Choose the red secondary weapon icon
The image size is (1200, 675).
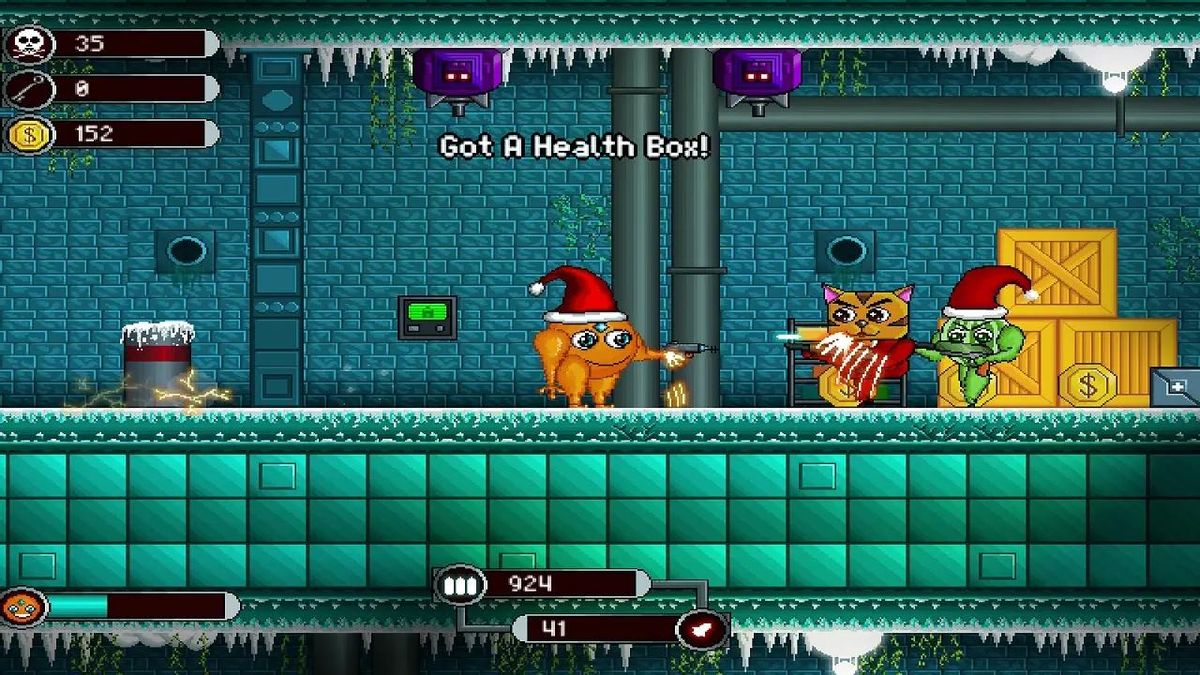[x=701, y=629]
